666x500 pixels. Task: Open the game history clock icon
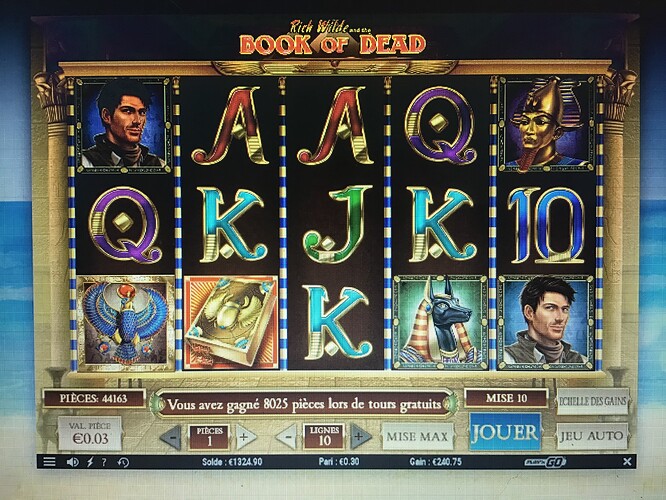(x=123, y=462)
